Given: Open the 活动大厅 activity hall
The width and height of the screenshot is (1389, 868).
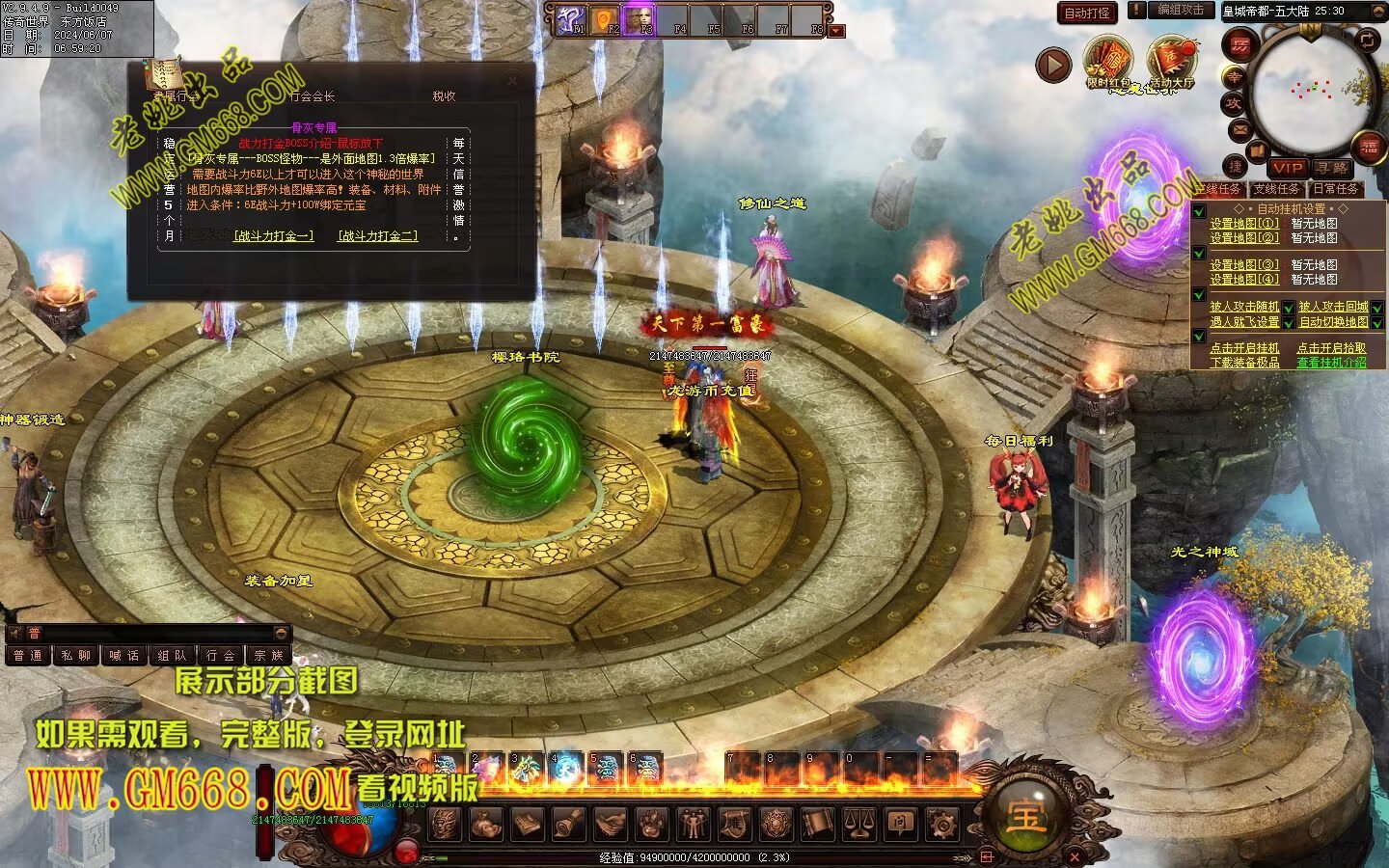Looking at the screenshot, I should coord(1171,61).
